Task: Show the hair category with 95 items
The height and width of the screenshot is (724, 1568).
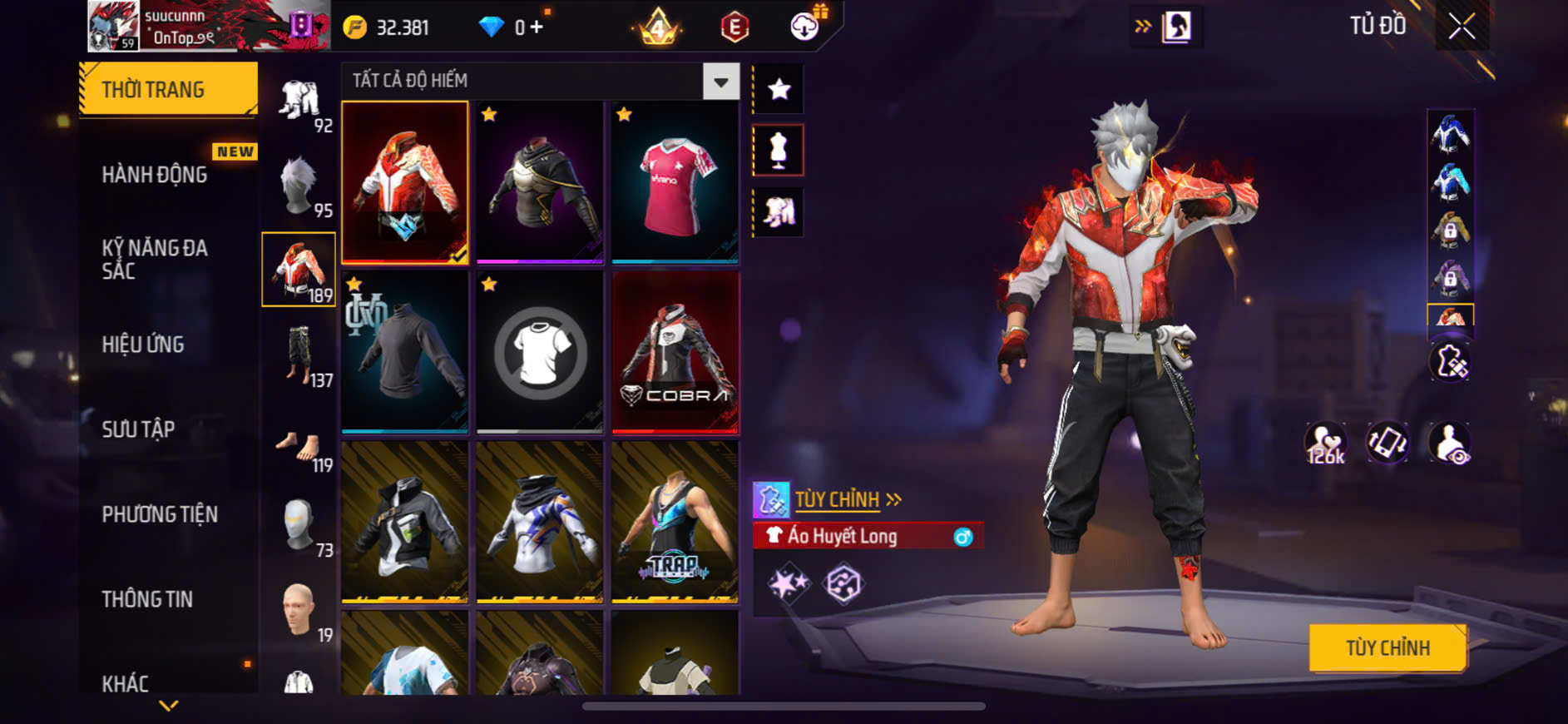Action: point(299,186)
